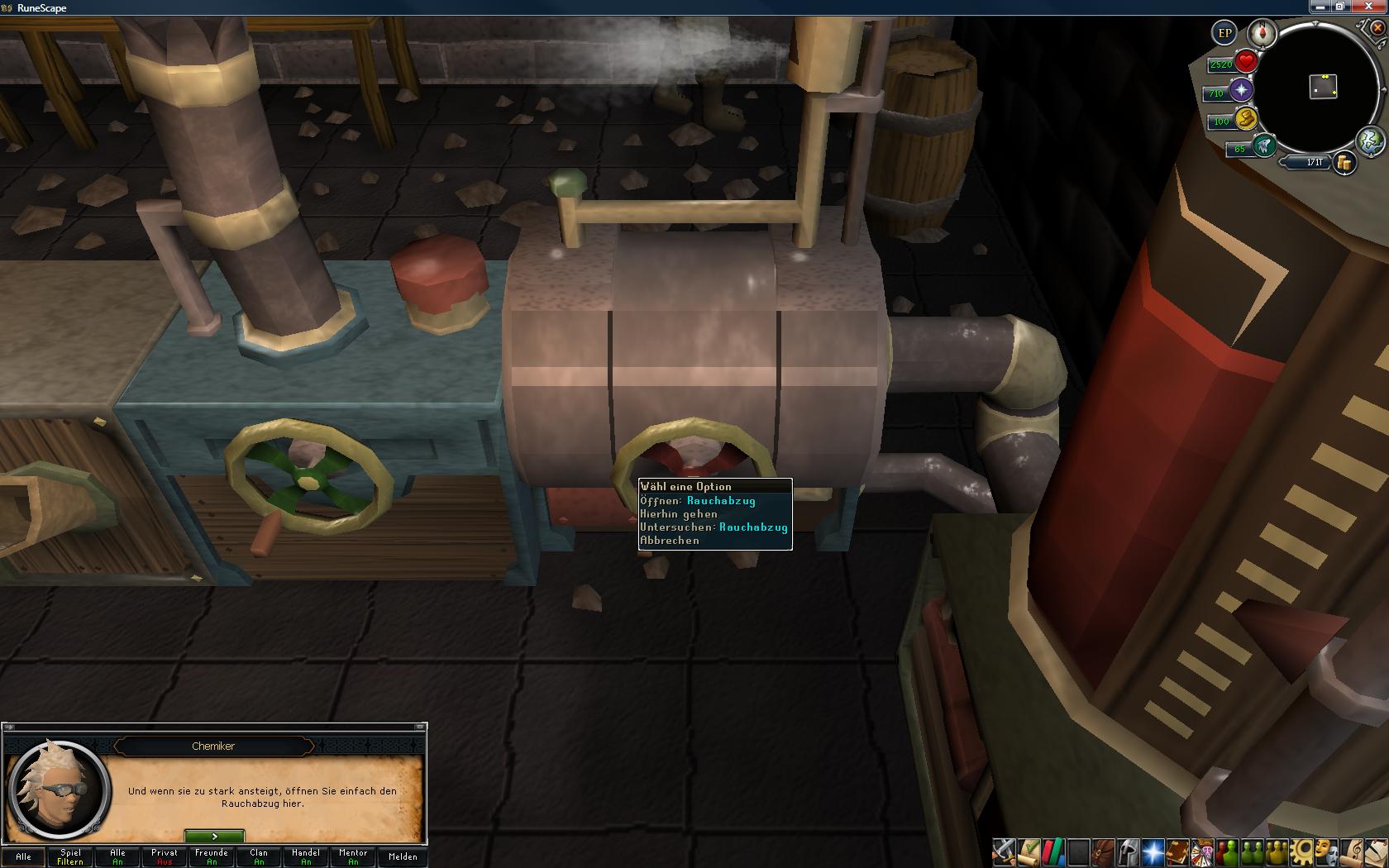The width and height of the screenshot is (1389, 868).
Task: Click the 'Melden' report button
Action: 403,856
